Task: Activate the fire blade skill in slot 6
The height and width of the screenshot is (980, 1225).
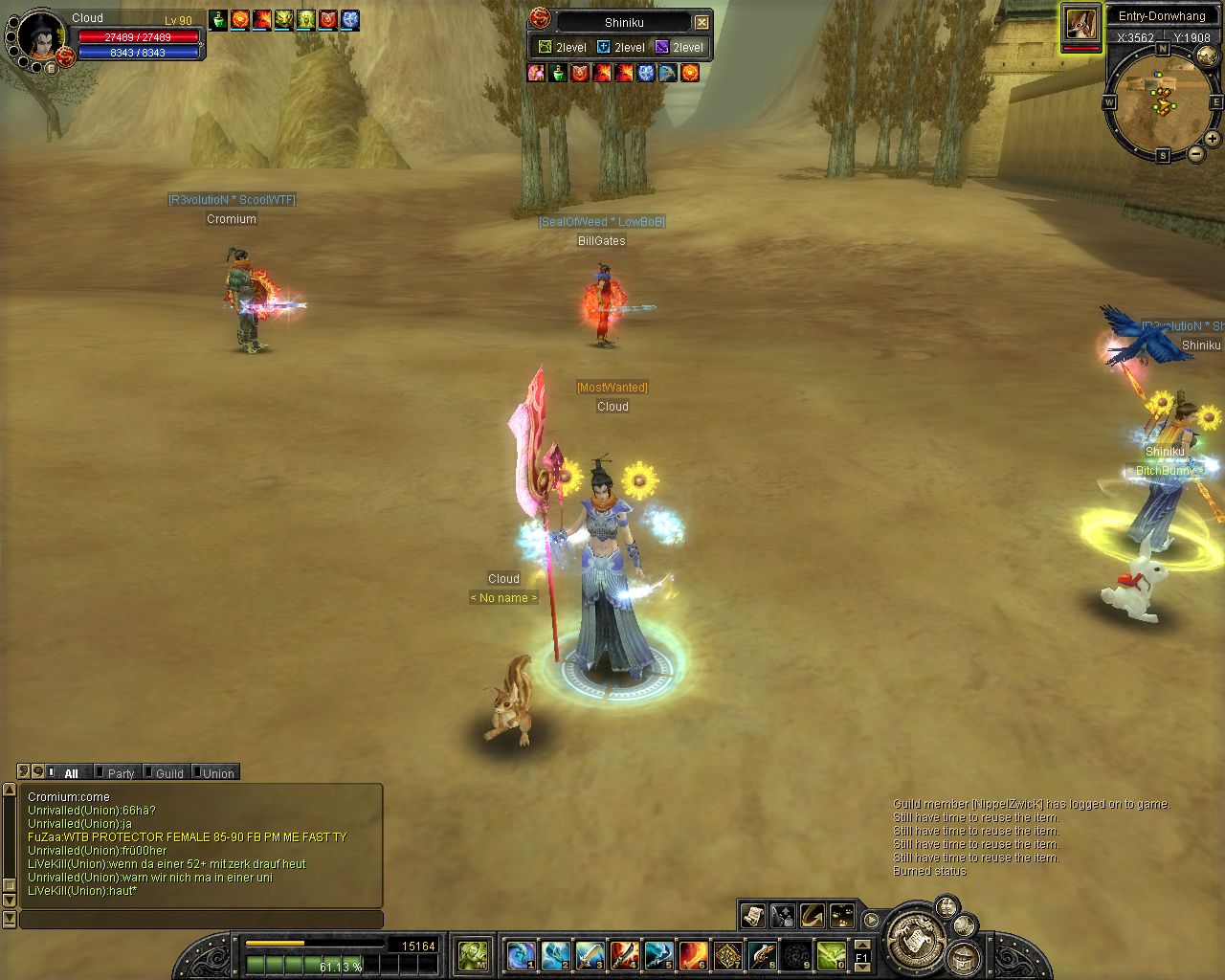Action: click(693, 954)
